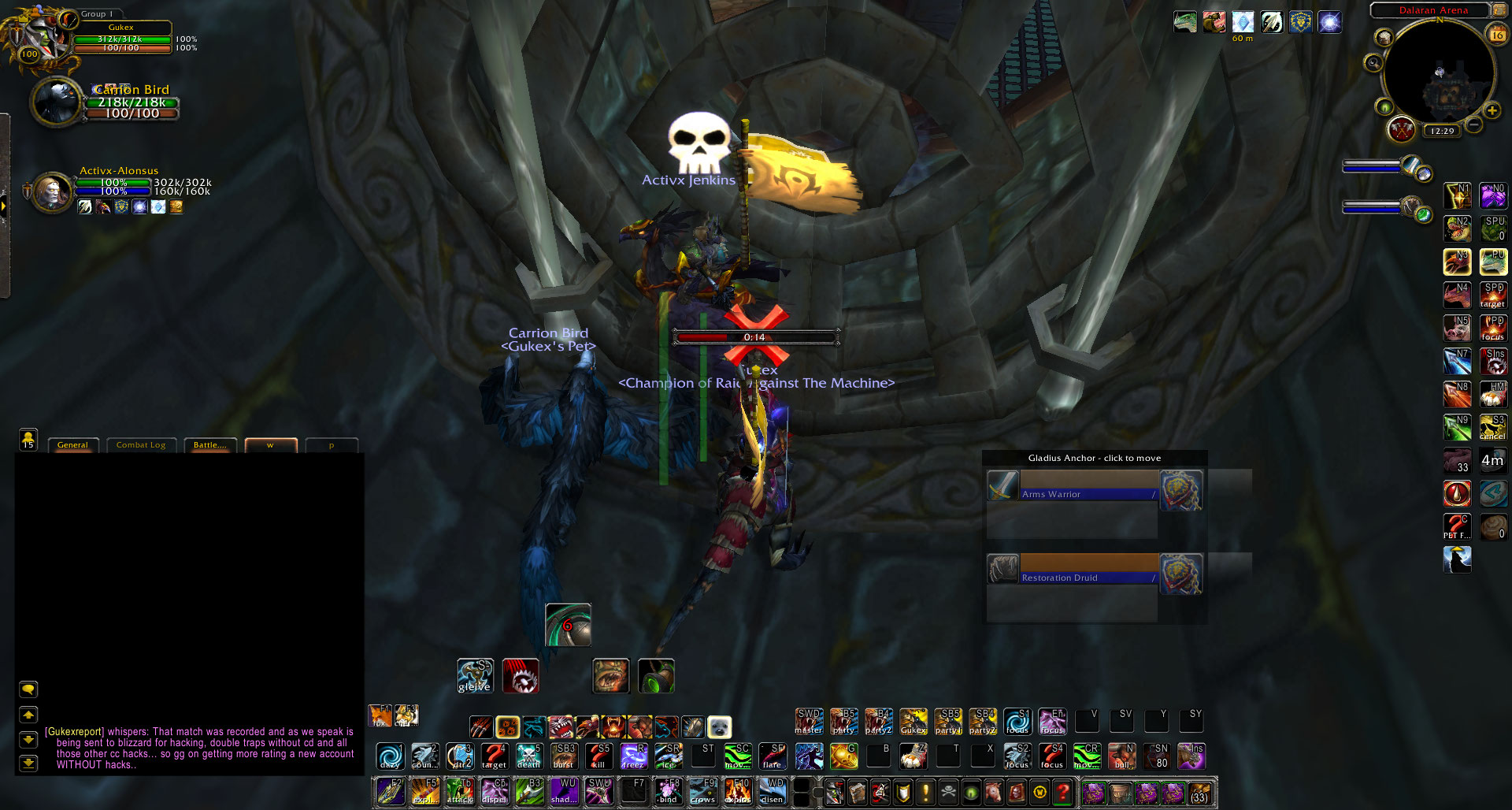This screenshot has width=1512, height=810.
Task: Select the Battle chat tab
Action: (x=209, y=445)
